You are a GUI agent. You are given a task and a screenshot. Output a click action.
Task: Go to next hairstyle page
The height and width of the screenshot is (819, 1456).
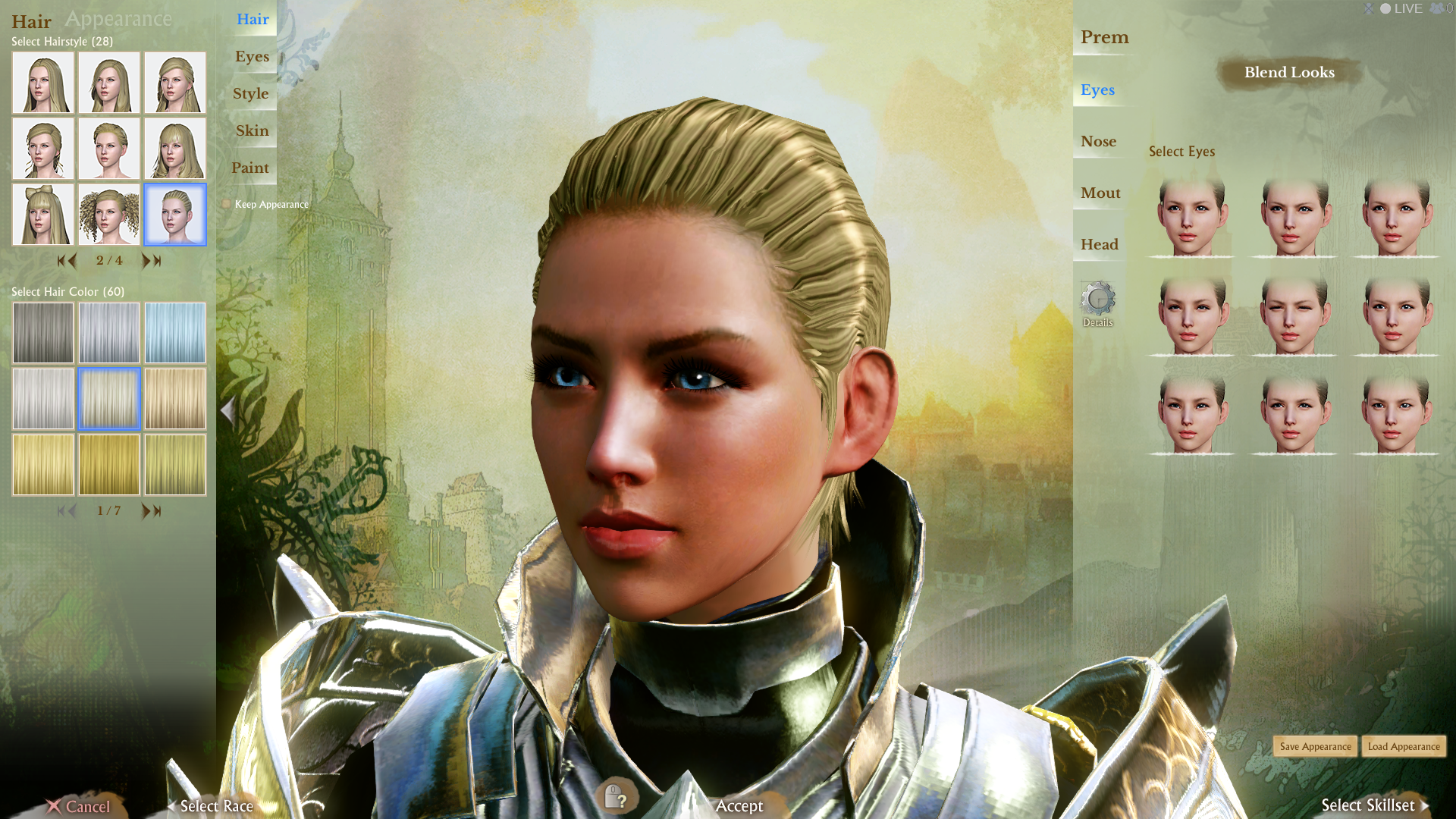click(x=146, y=261)
